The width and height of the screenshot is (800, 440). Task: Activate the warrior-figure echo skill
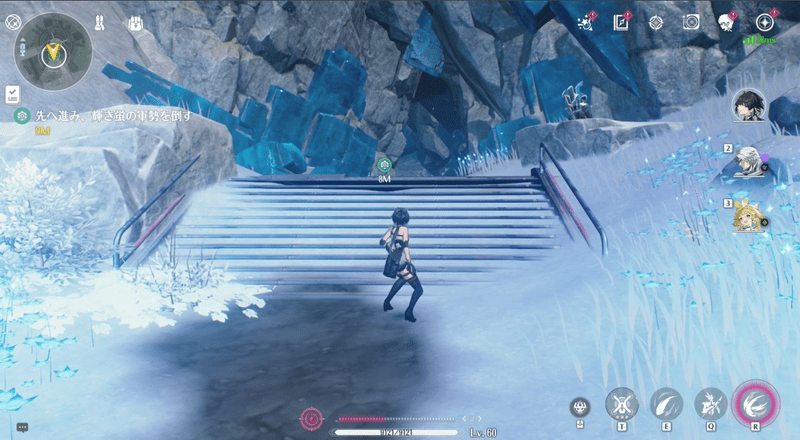click(711, 405)
